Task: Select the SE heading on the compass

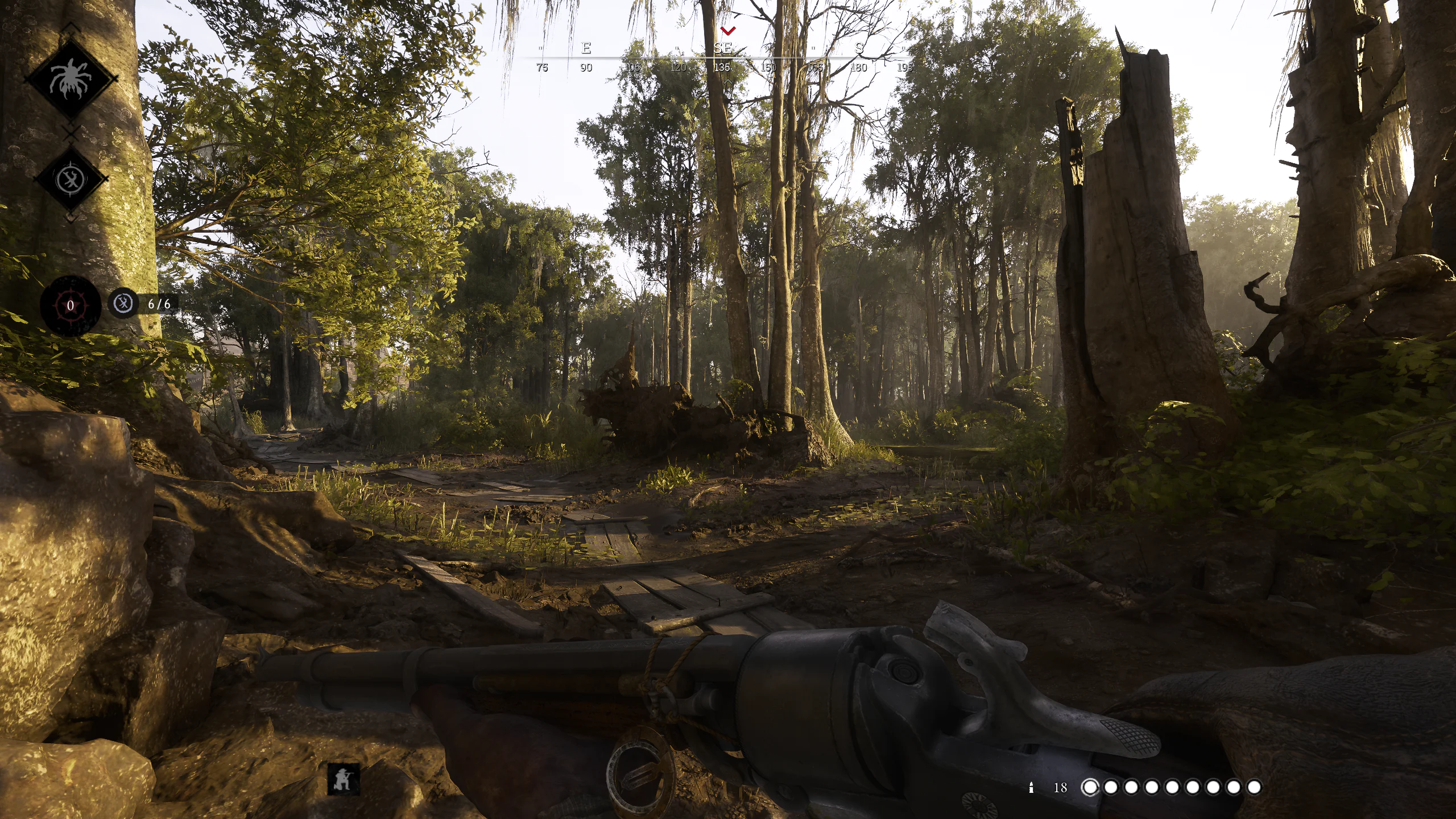Action: (x=723, y=48)
